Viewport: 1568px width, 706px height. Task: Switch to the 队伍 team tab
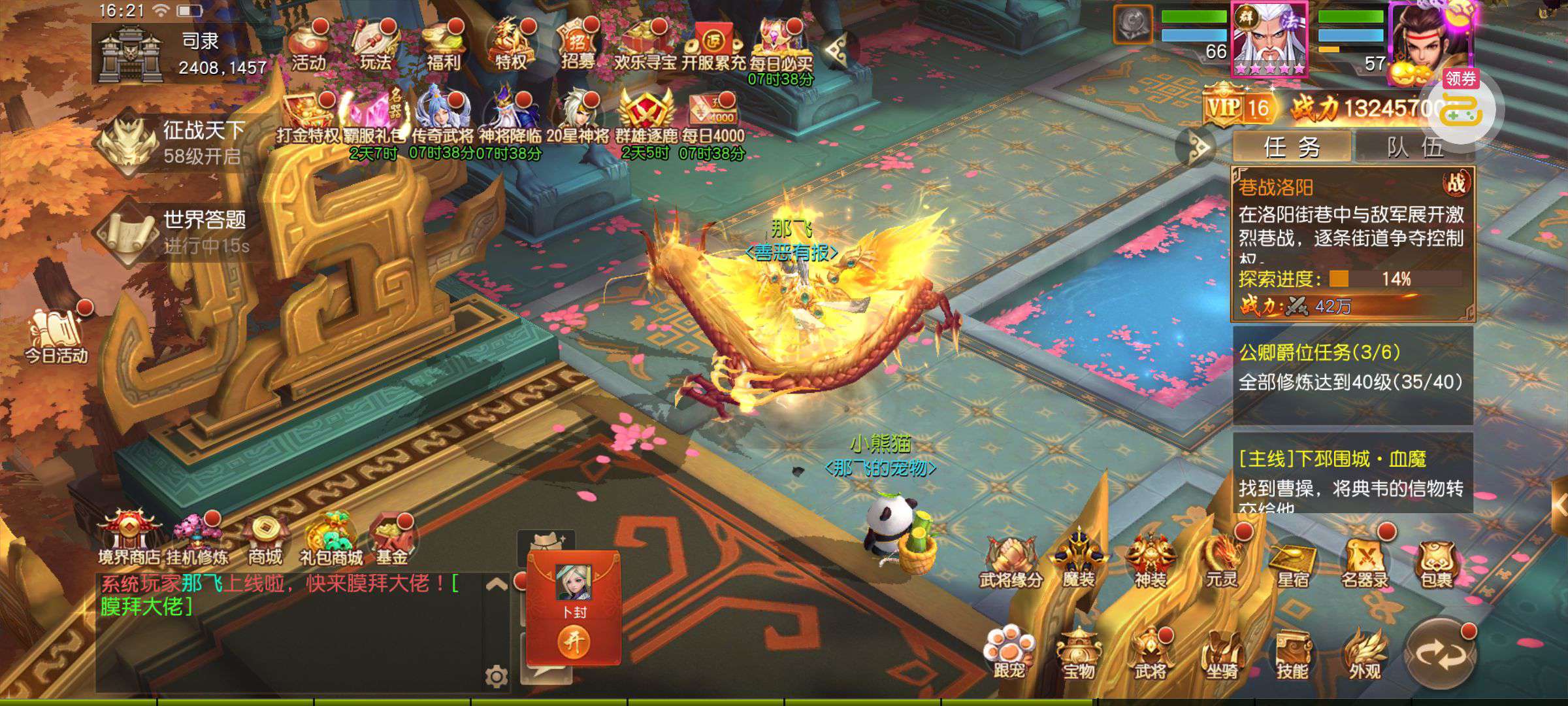click(1415, 147)
